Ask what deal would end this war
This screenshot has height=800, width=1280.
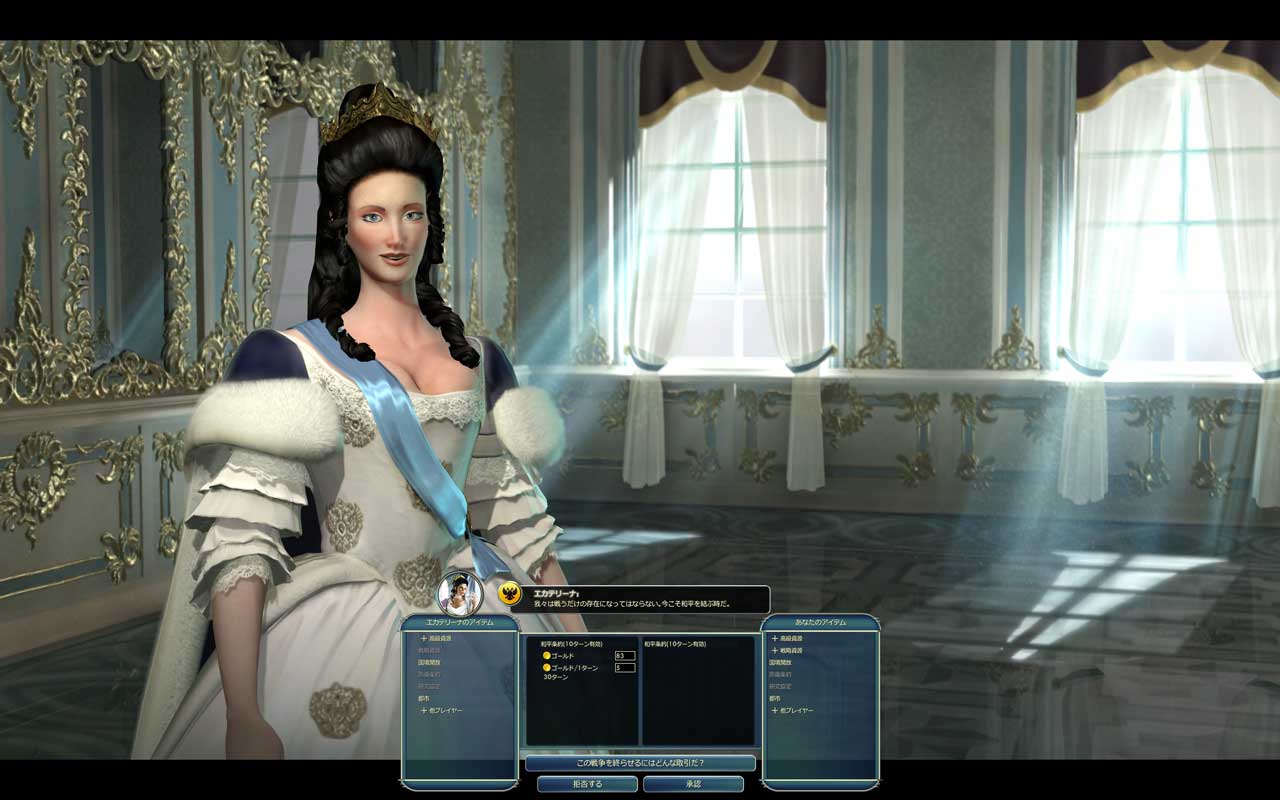[x=640, y=763]
